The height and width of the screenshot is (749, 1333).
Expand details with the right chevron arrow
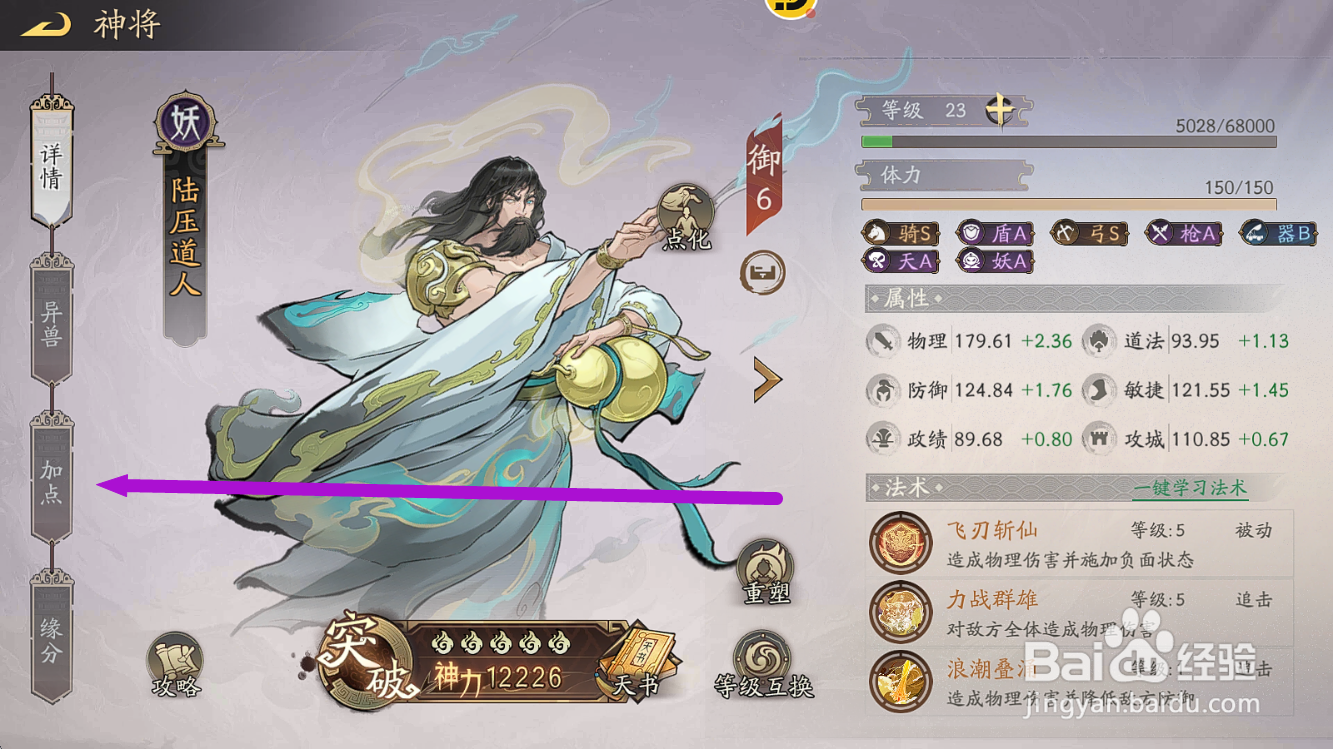click(766, 380)
